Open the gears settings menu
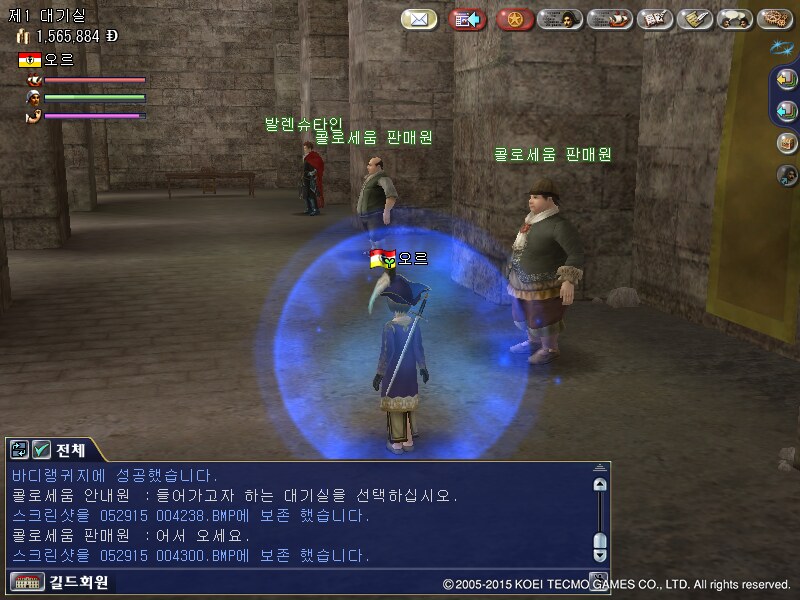 (775, 19)
